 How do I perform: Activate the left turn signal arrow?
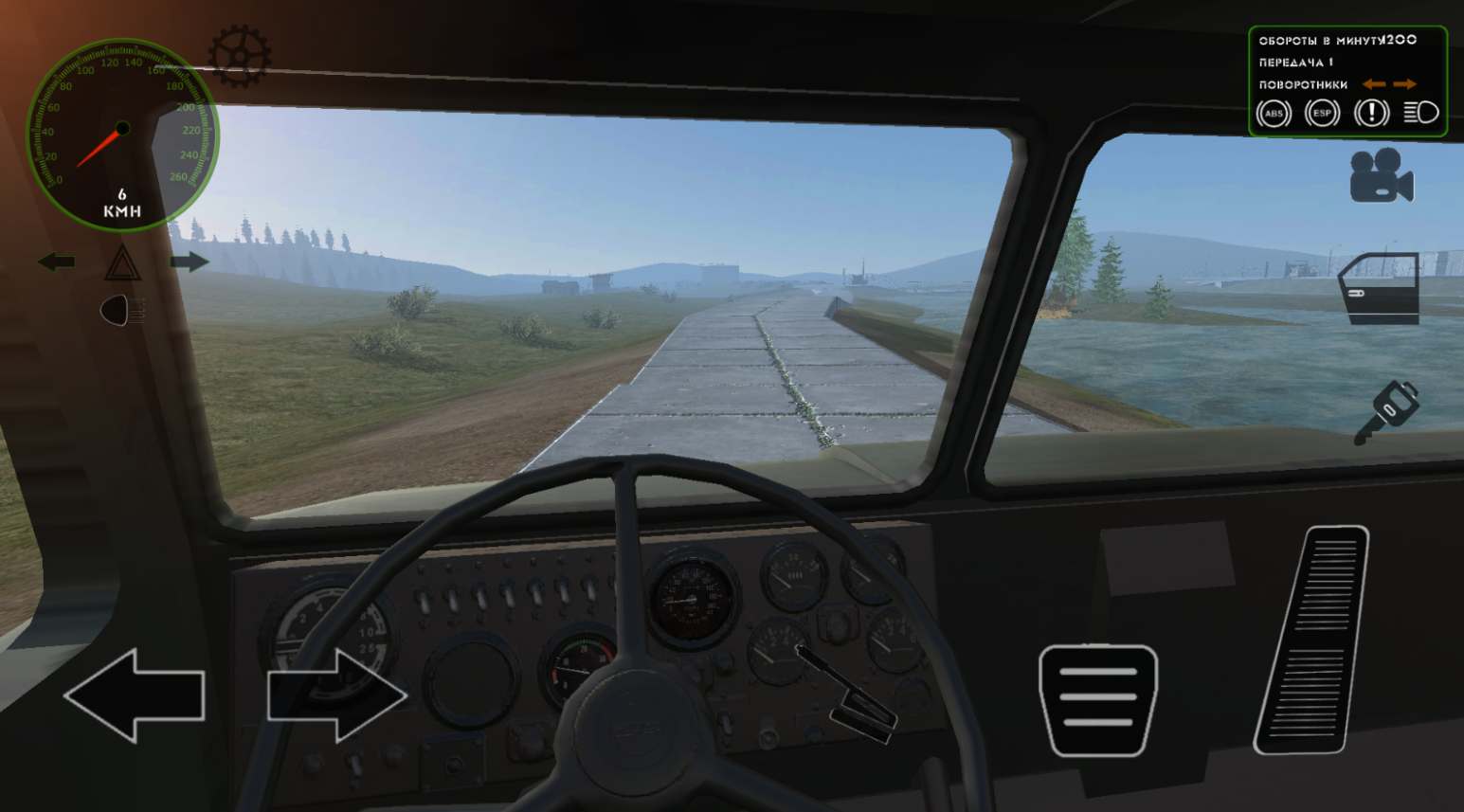click(x=57, y=259)
